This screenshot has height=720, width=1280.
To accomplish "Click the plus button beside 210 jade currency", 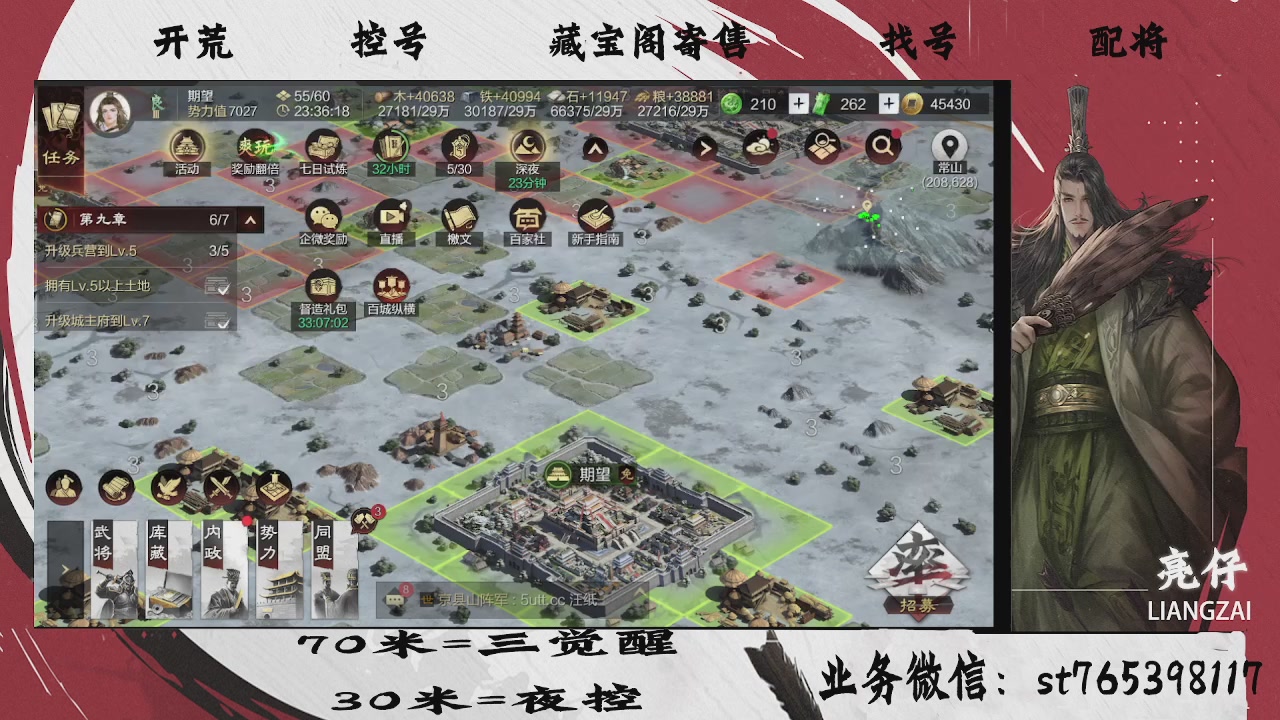I will pyautogui.click(x=800, y=103).
